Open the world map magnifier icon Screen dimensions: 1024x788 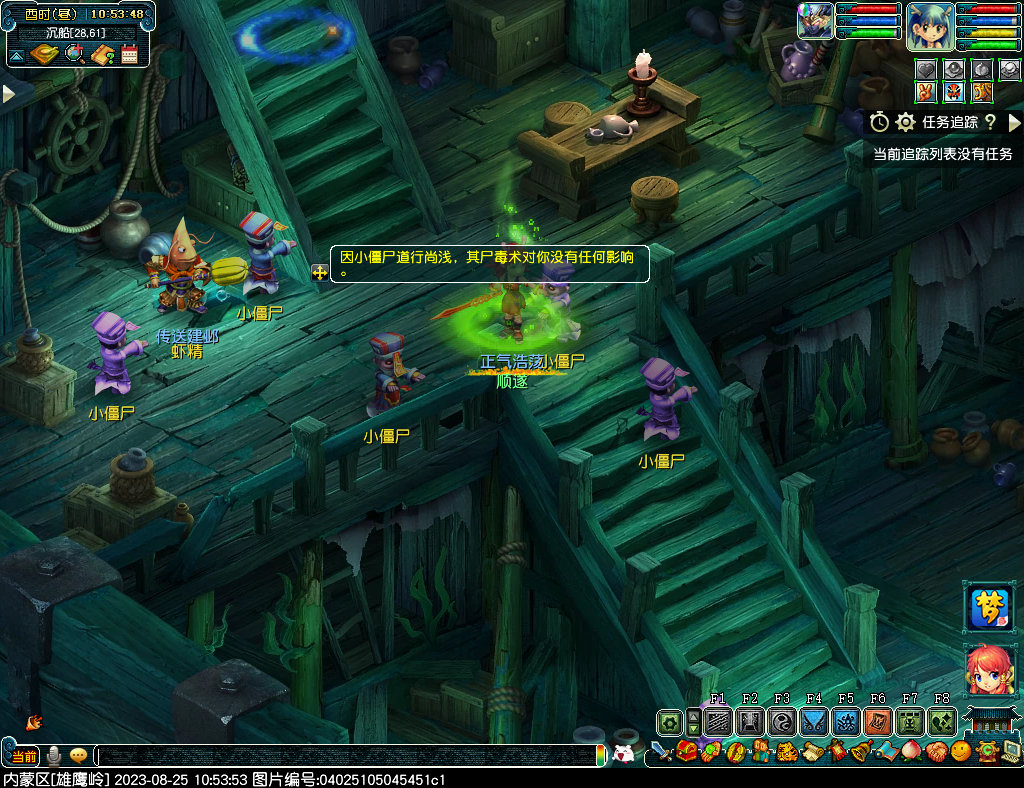point(75,54)
